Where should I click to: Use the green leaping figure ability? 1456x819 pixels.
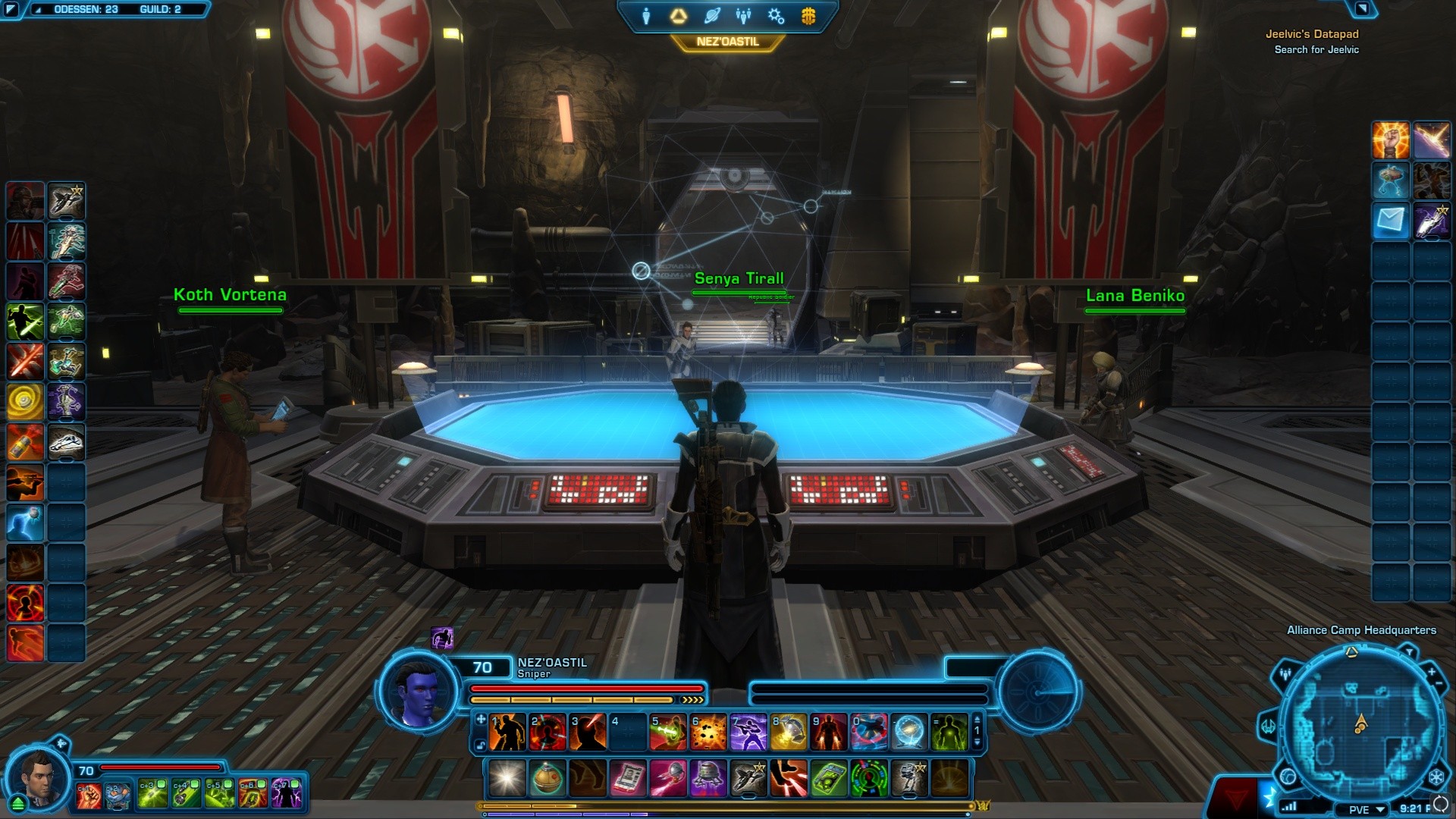(x=25, y=321)
